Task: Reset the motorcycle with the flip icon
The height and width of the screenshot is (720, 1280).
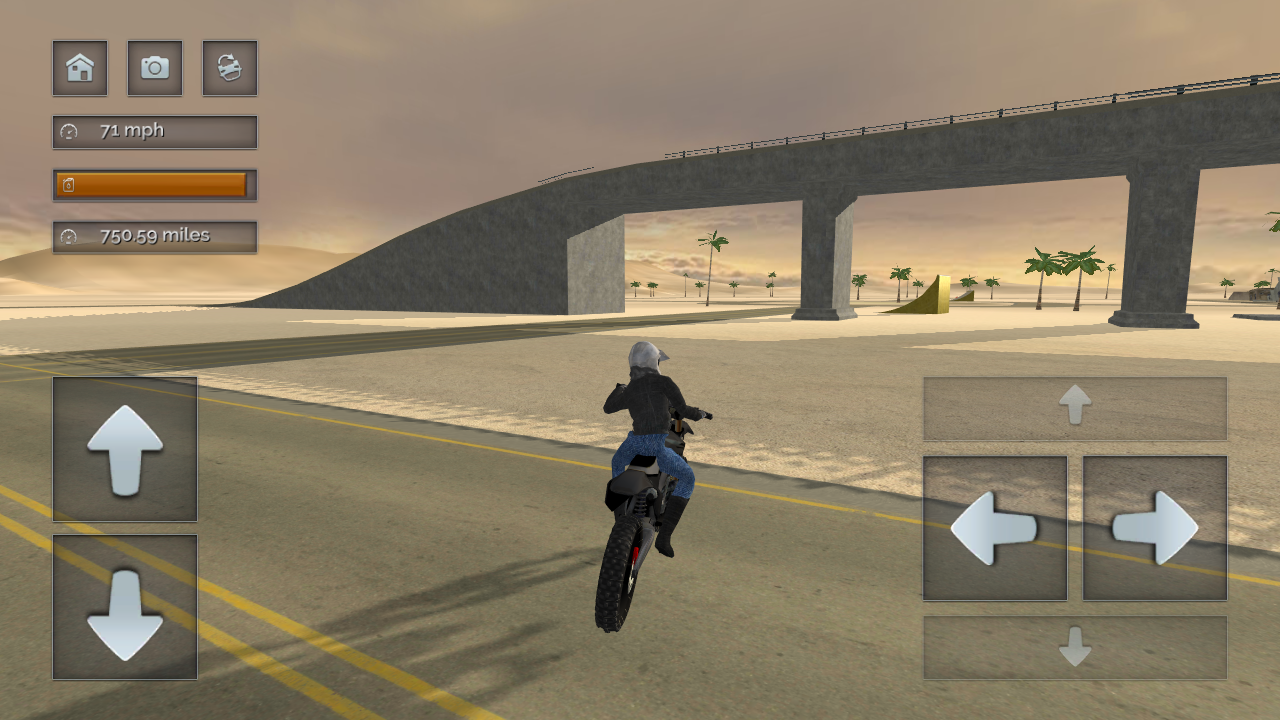Action: pyautogui.click(x=229, y=68)
